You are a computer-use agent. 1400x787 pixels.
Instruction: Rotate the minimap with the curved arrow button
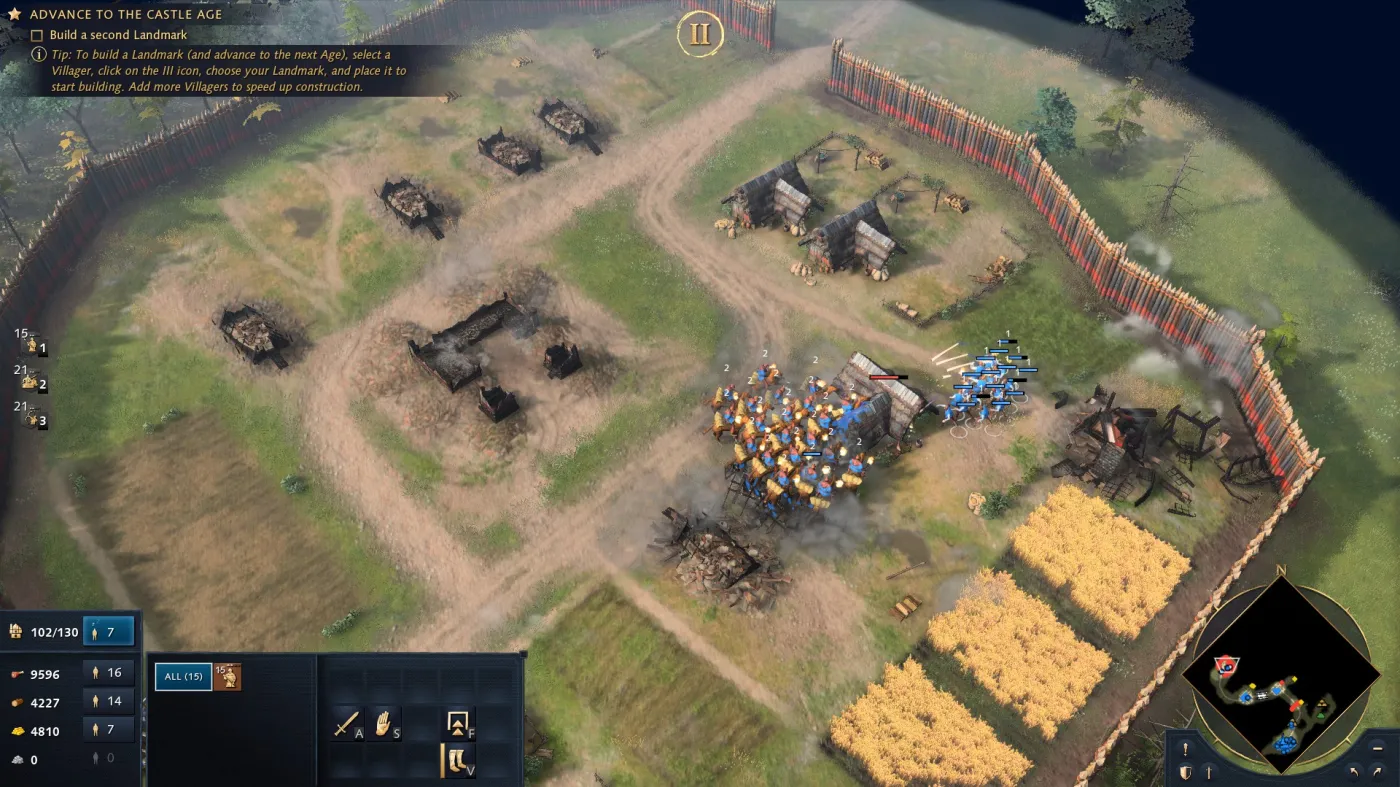pyautogui.click(x=1356, y=772)
